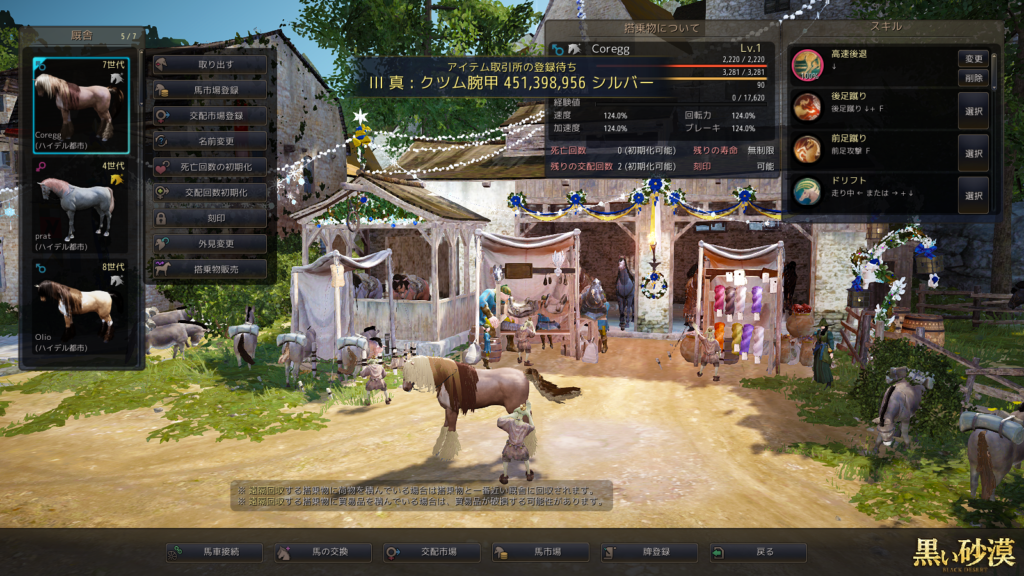Click 選択 next to 後足蹴り skill

point(973,111)
